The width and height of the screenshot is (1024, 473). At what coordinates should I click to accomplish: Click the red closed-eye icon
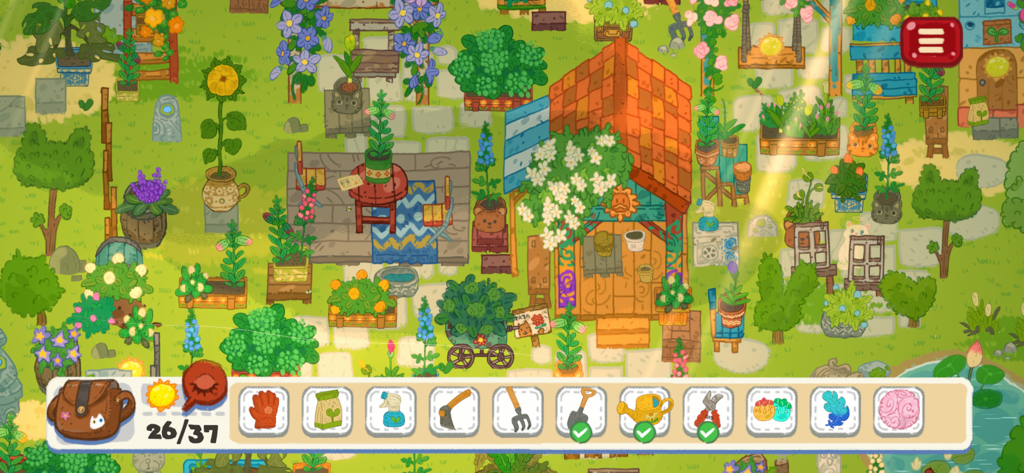204,385
